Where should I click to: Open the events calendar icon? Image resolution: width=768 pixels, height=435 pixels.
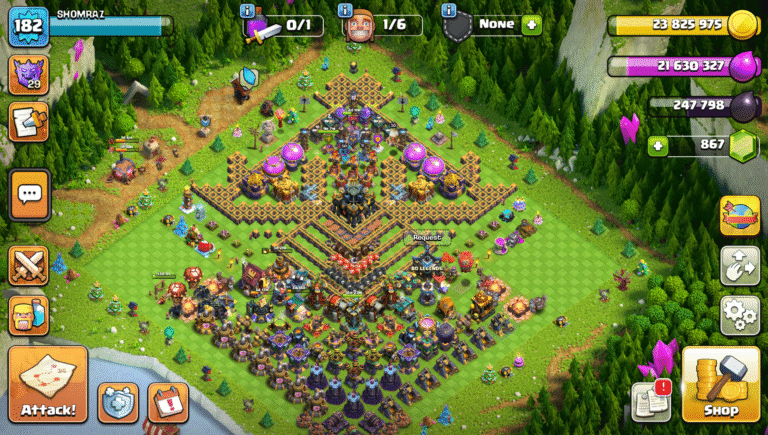pyautogui.click(x=167, y=402)
